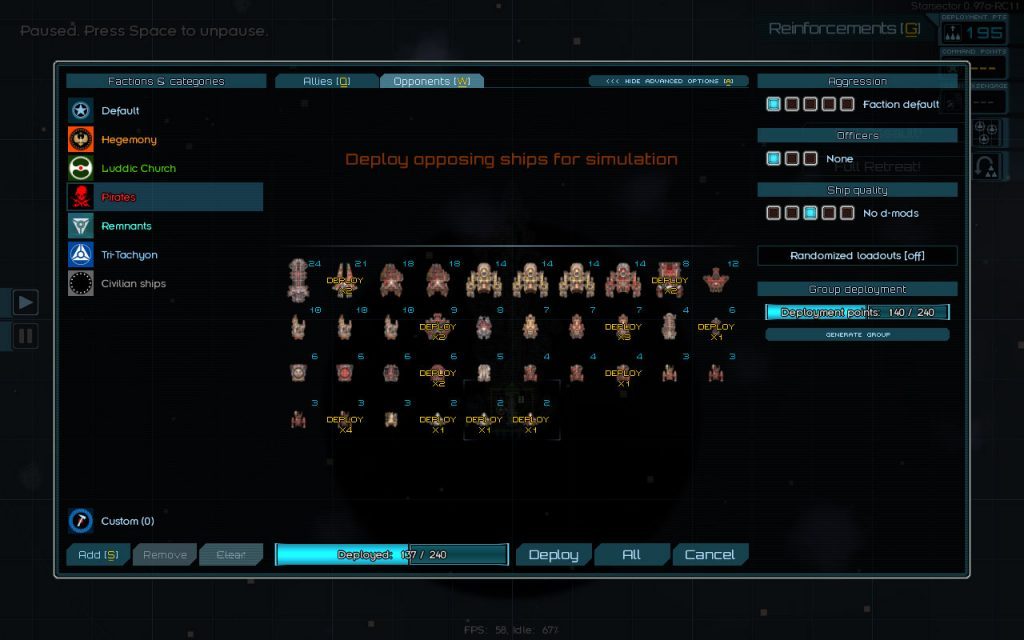Confirm with the Deploy button

[553, 555]
